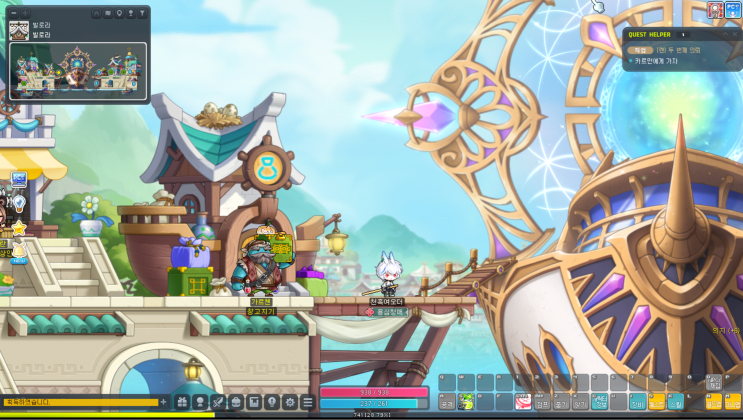
Task: Click the minimap minus button
Action: point(16,14)
